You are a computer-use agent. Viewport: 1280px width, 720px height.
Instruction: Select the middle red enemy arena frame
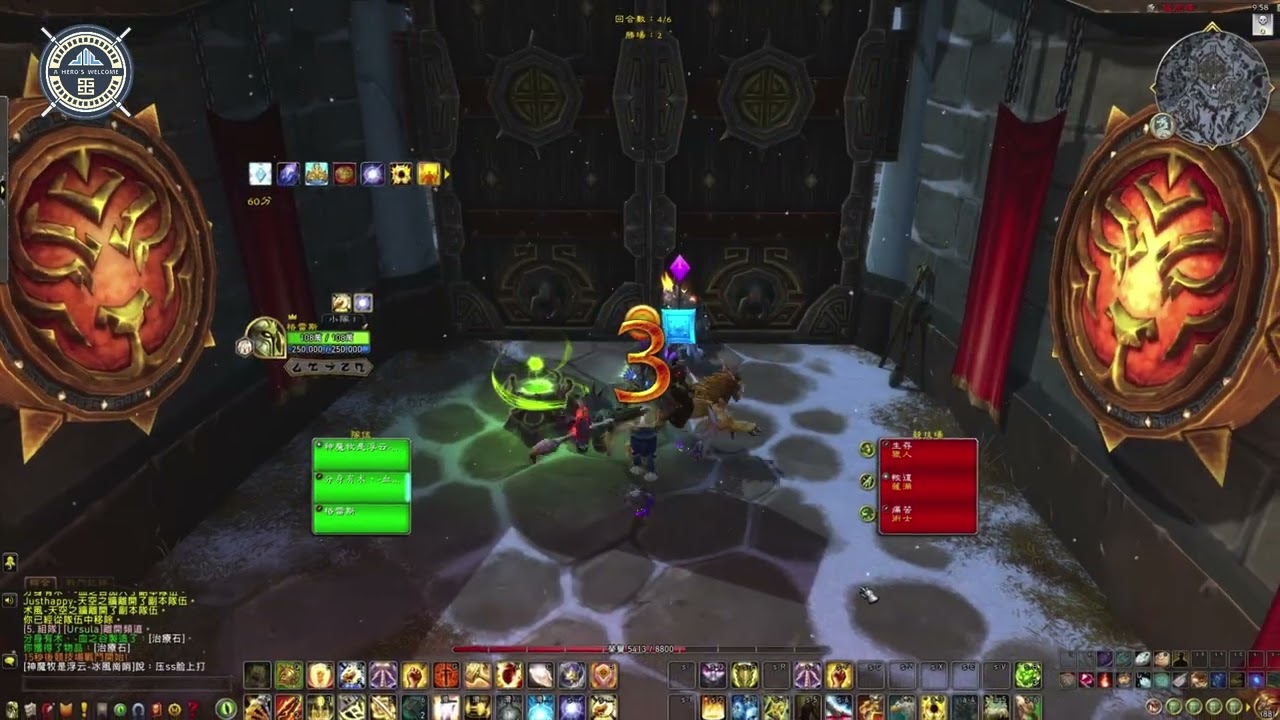[927, 485]
